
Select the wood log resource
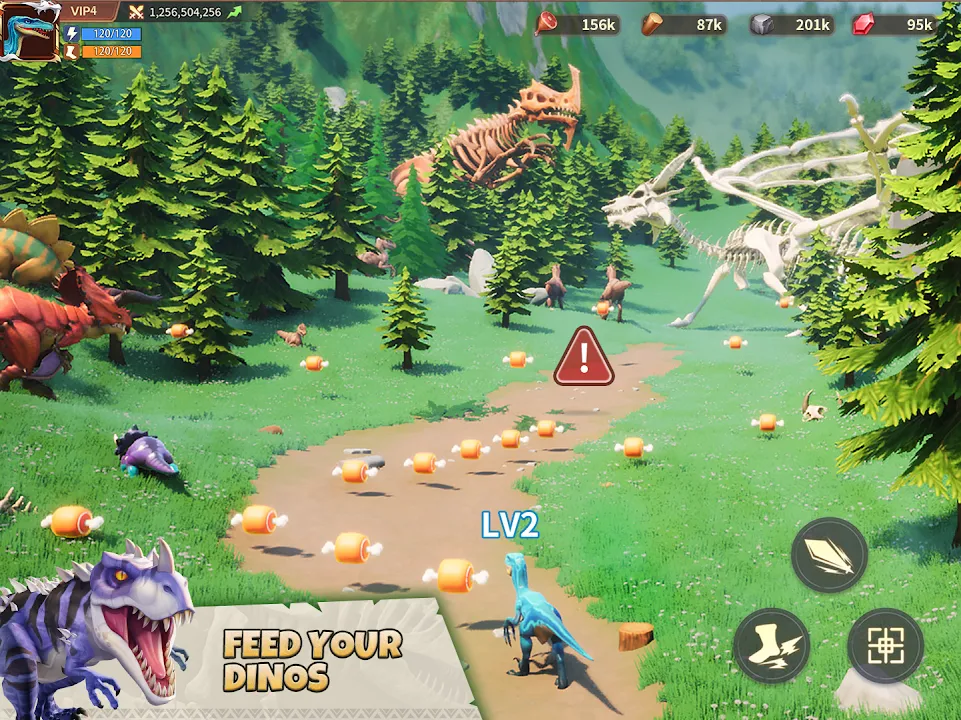tap(684, 23)
